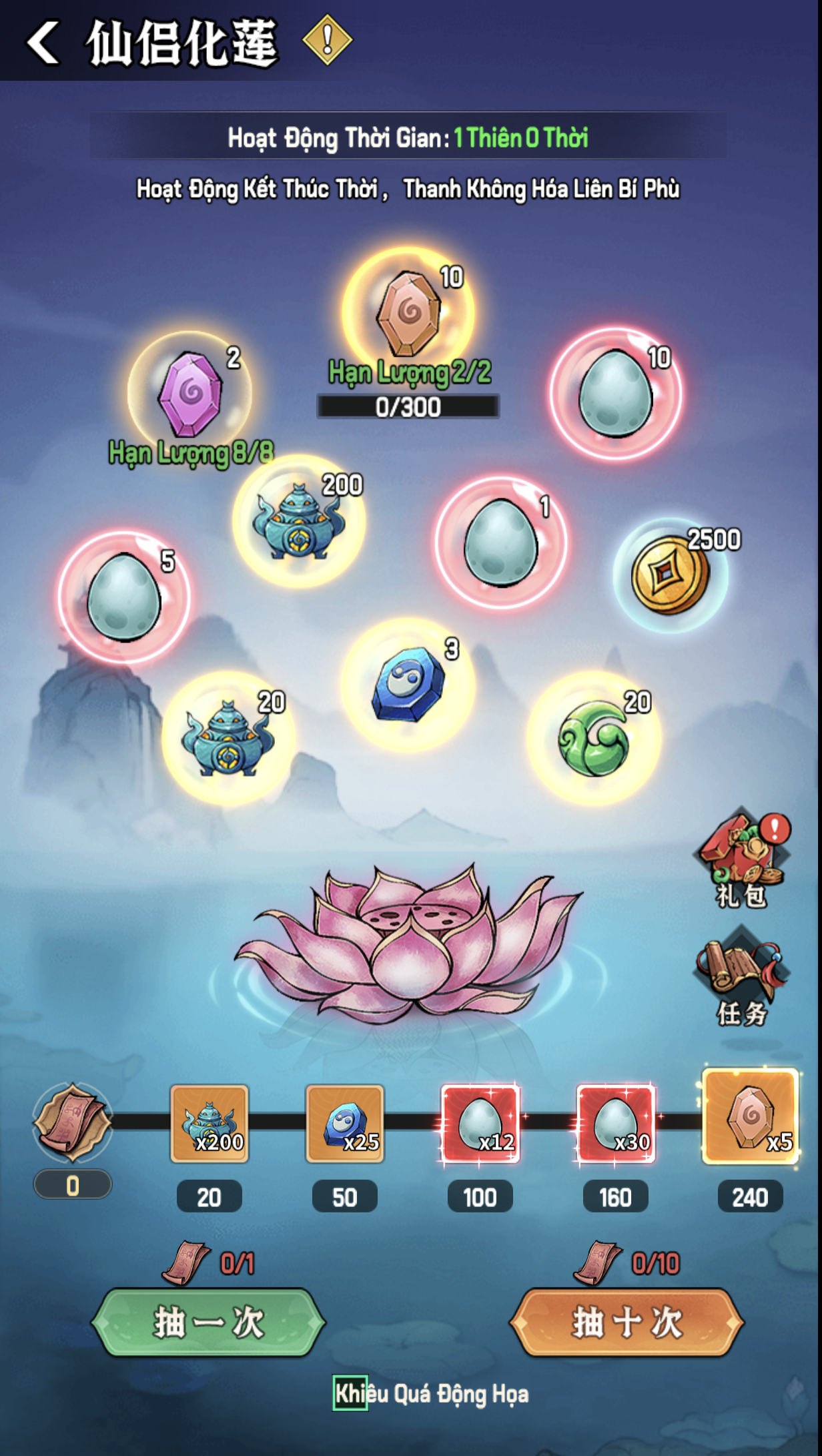Viewport: 822px width, 1456px height.
Task: Inspect the purple gem prize bubble
Action: (190, 394)
